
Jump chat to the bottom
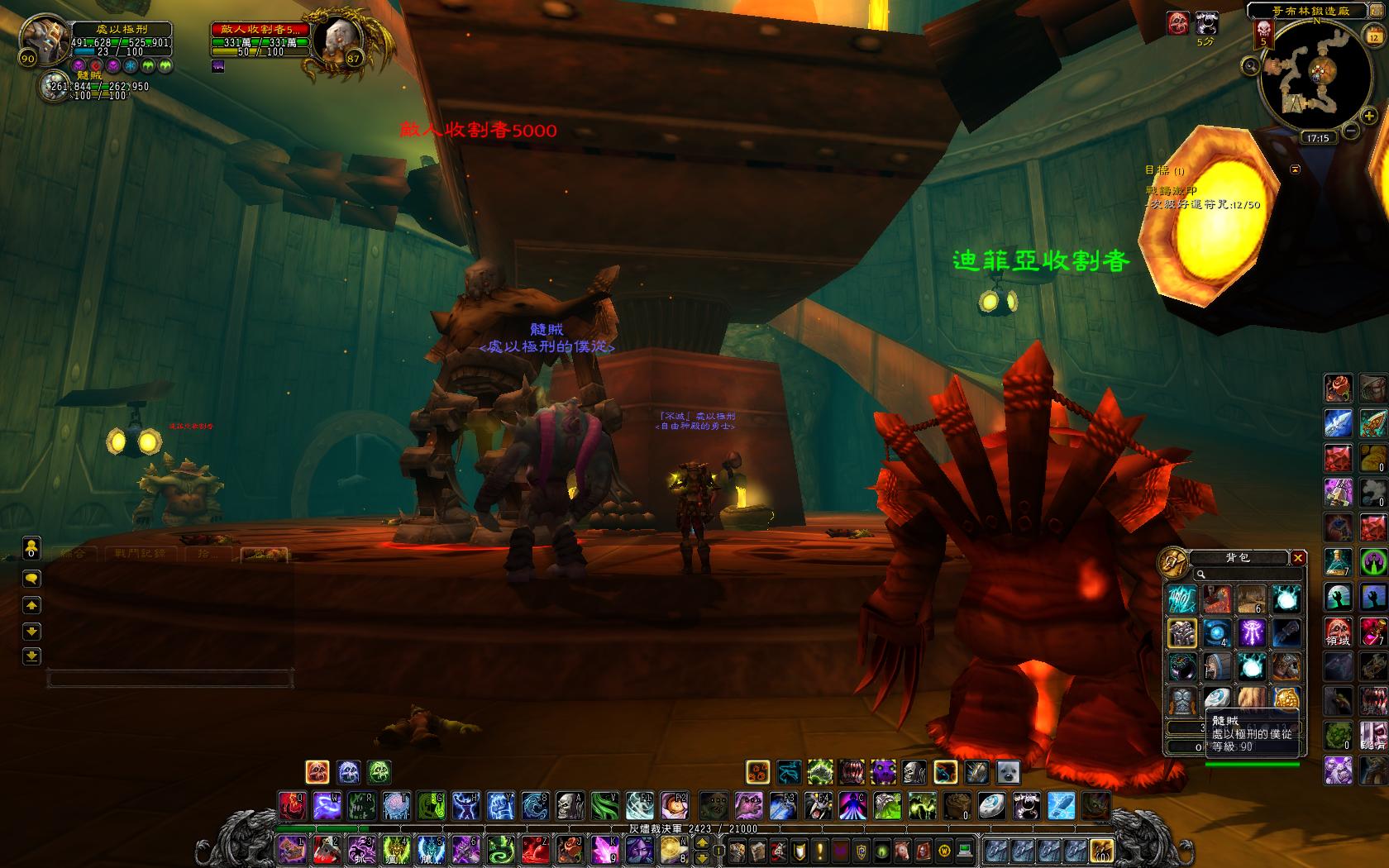point(31,656)
